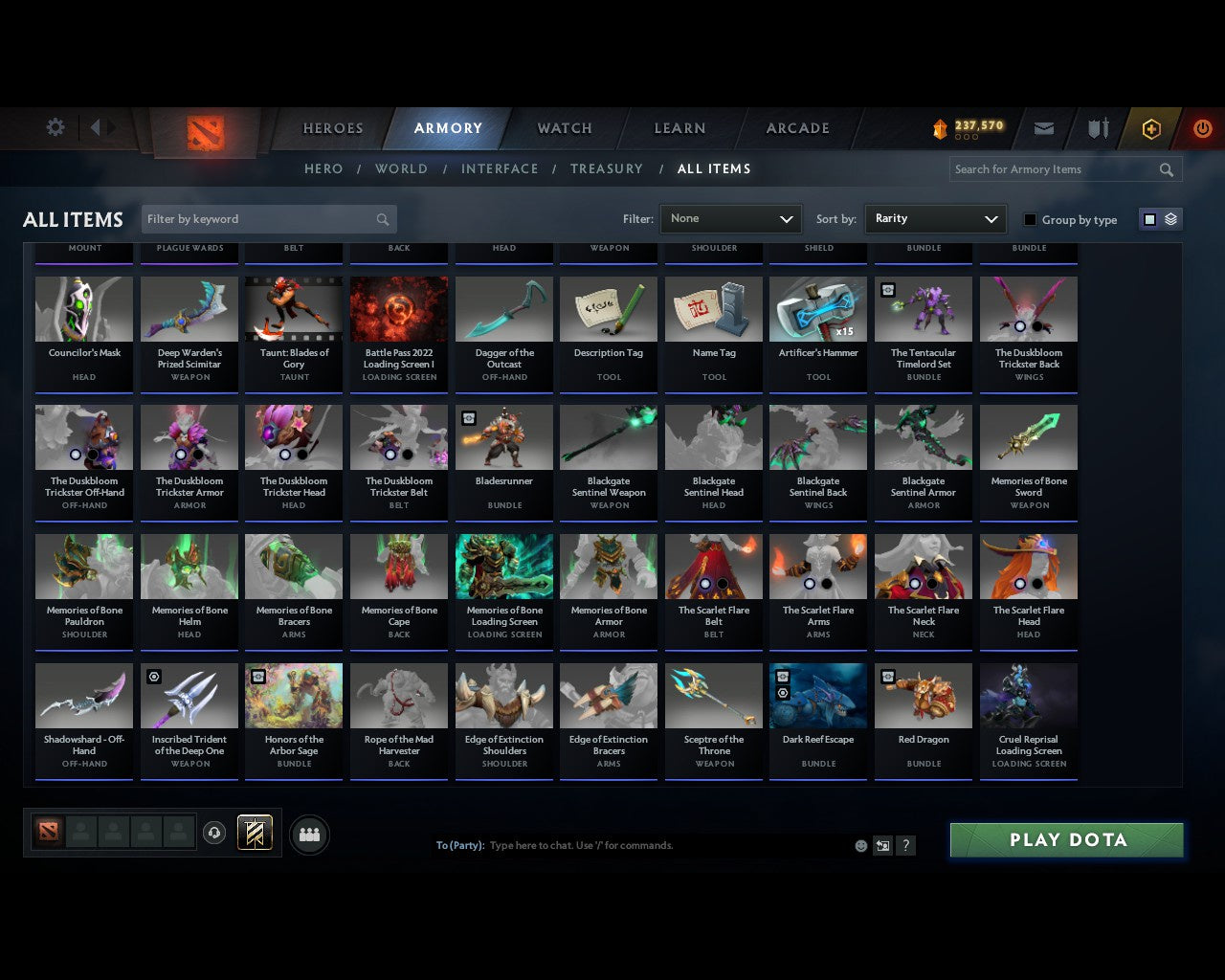The image size is (1225, 980).
Task: Open the friends list people icon
Action: 308,834
